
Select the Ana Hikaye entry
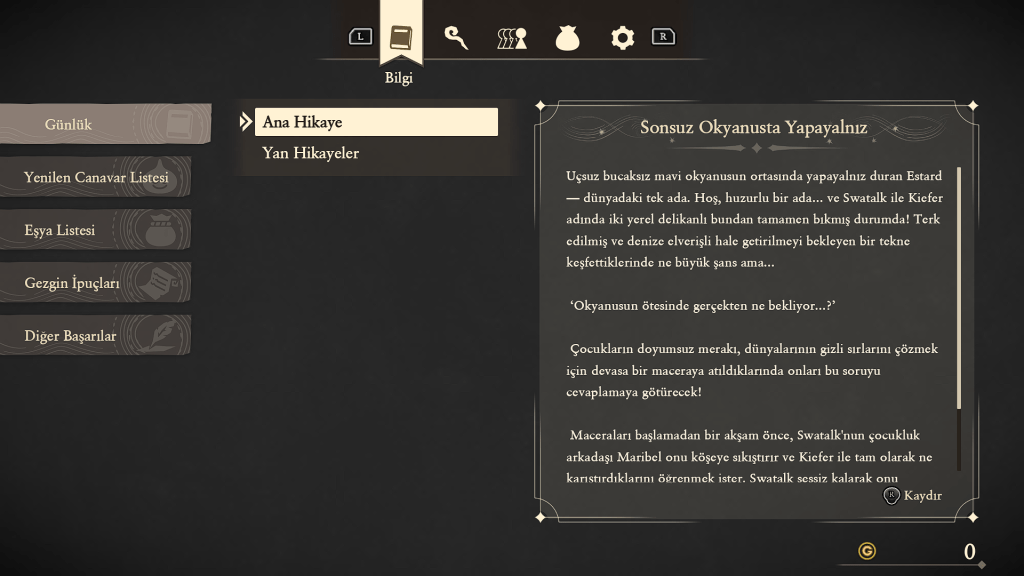(376, 122)
